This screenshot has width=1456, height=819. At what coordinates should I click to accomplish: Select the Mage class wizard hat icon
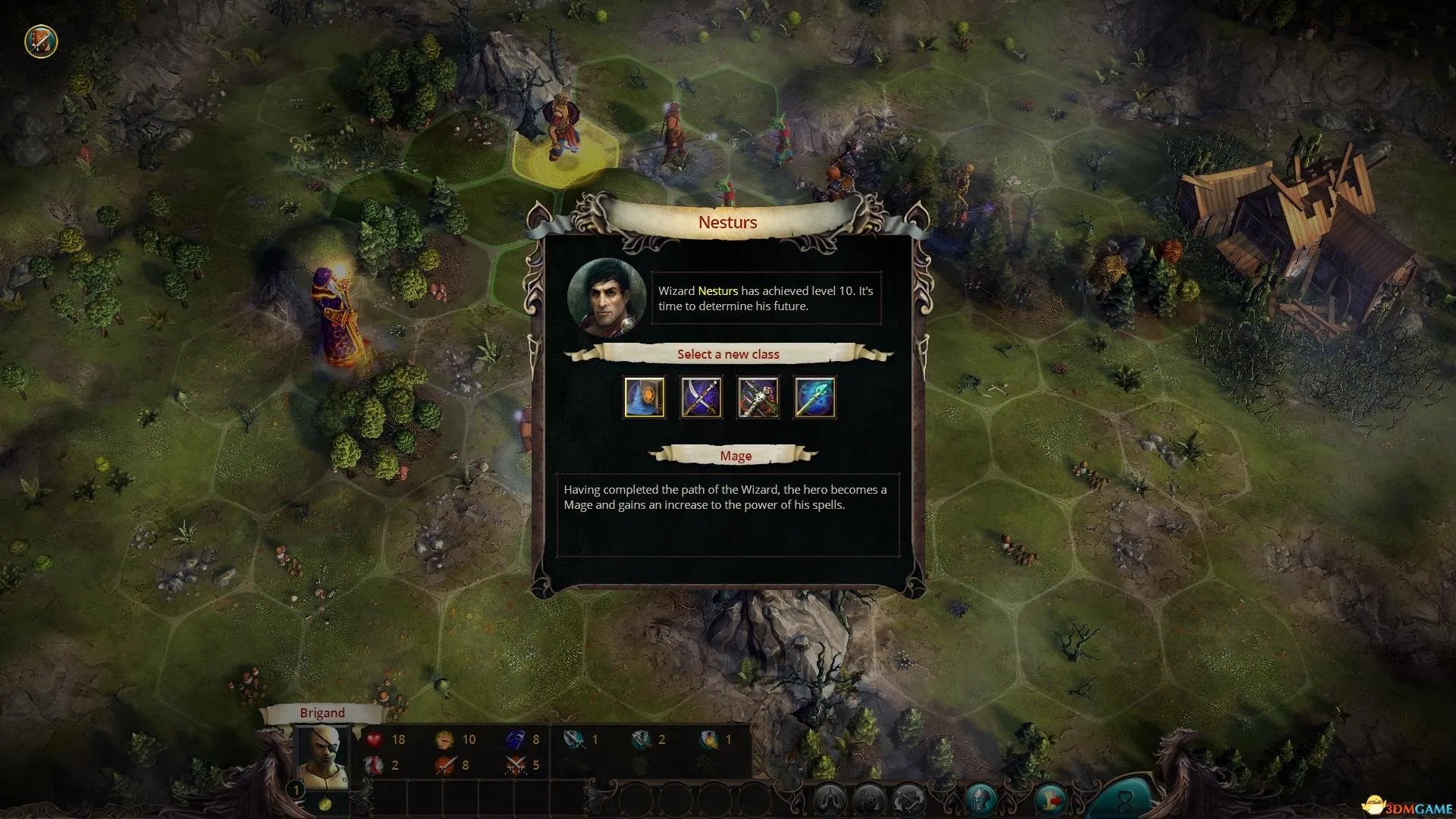[x=645, y=397]
